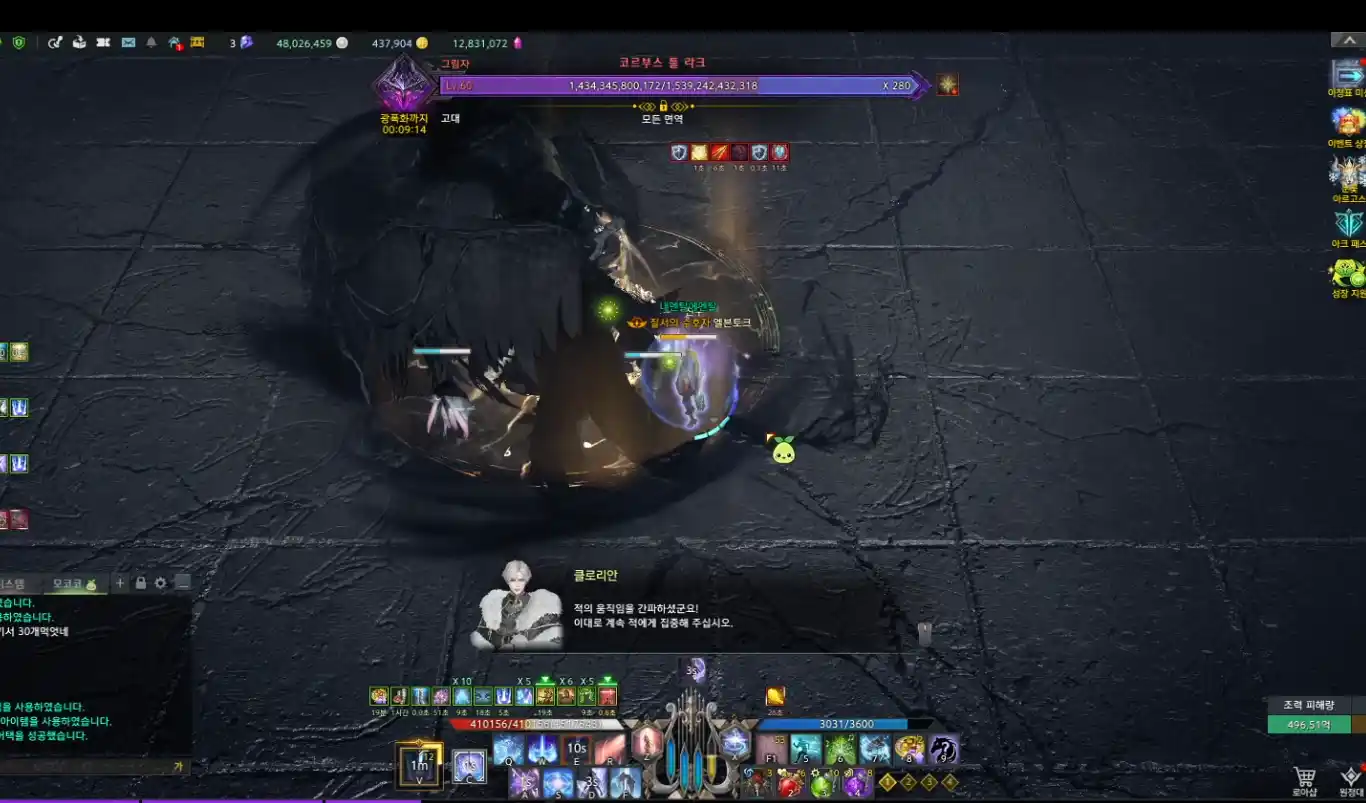The image size is (1366, 803).
Task: Trigger the R skill icon
Action: click(x=610, y=749)
